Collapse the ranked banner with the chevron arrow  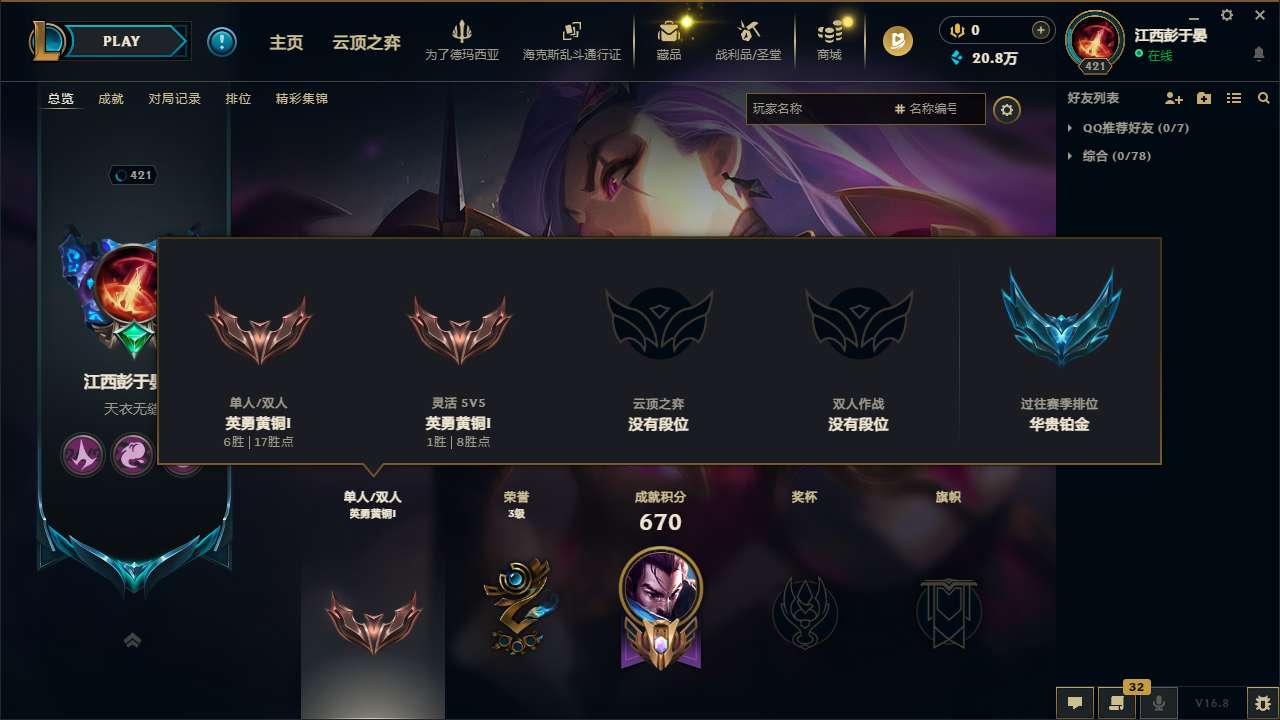point(134,640)
